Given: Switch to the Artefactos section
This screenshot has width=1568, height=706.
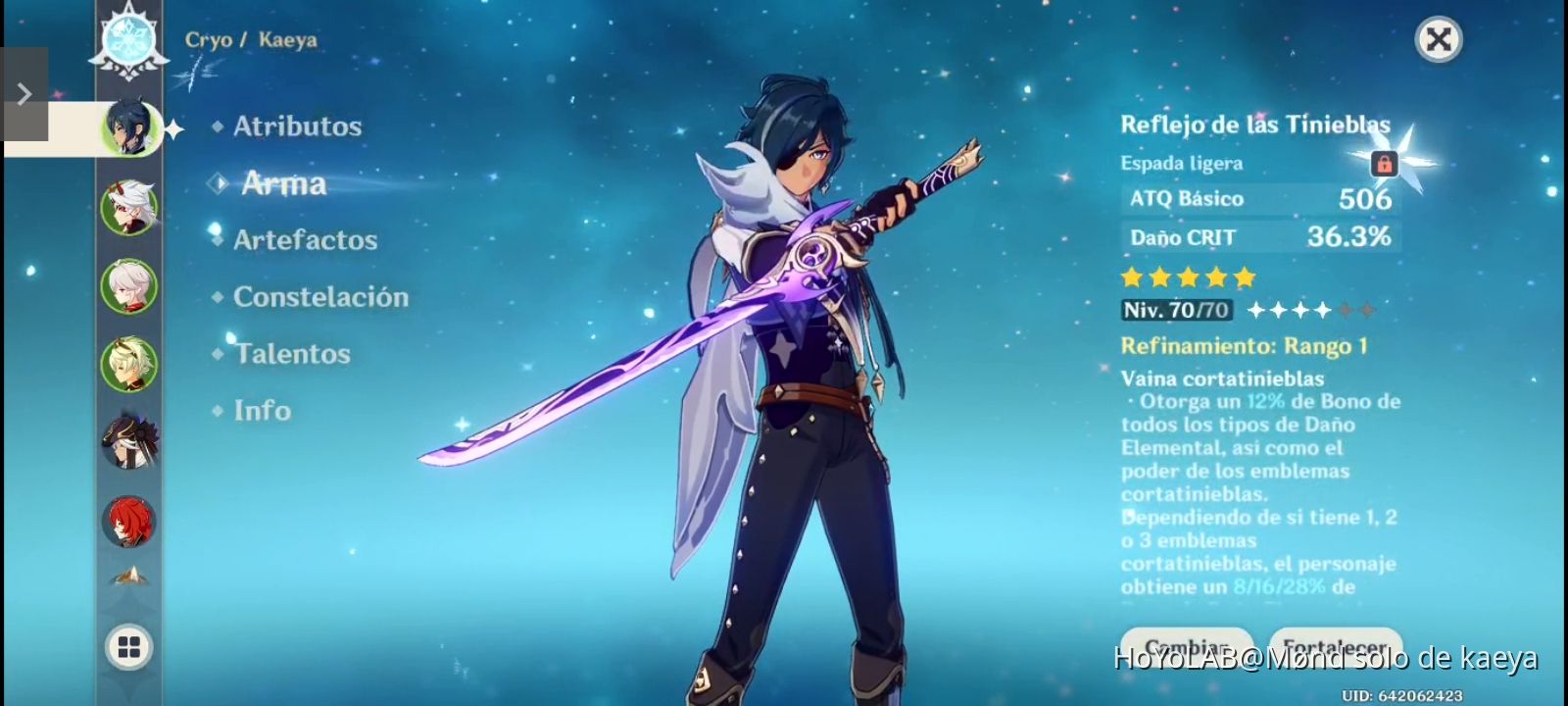Looking at the screenshot, I should 305,239.
